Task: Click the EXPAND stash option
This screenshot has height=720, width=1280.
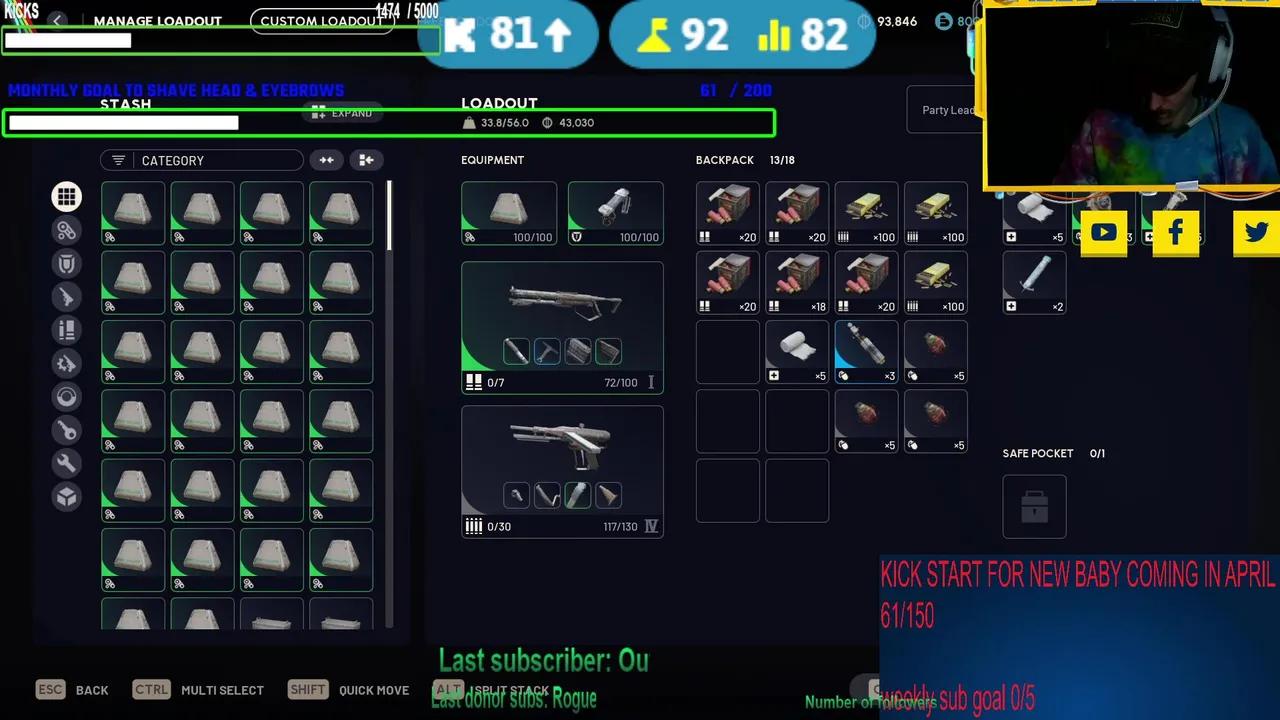Action: coord(342,113)
